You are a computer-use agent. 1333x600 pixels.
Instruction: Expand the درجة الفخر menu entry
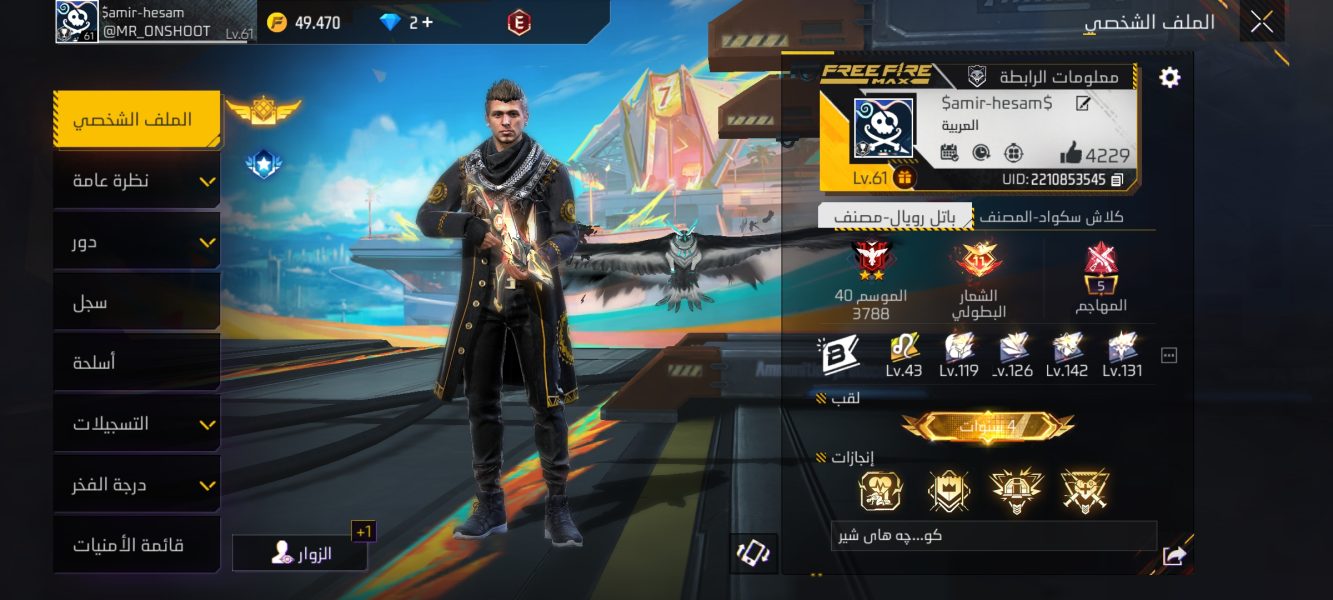click(136, 485)
